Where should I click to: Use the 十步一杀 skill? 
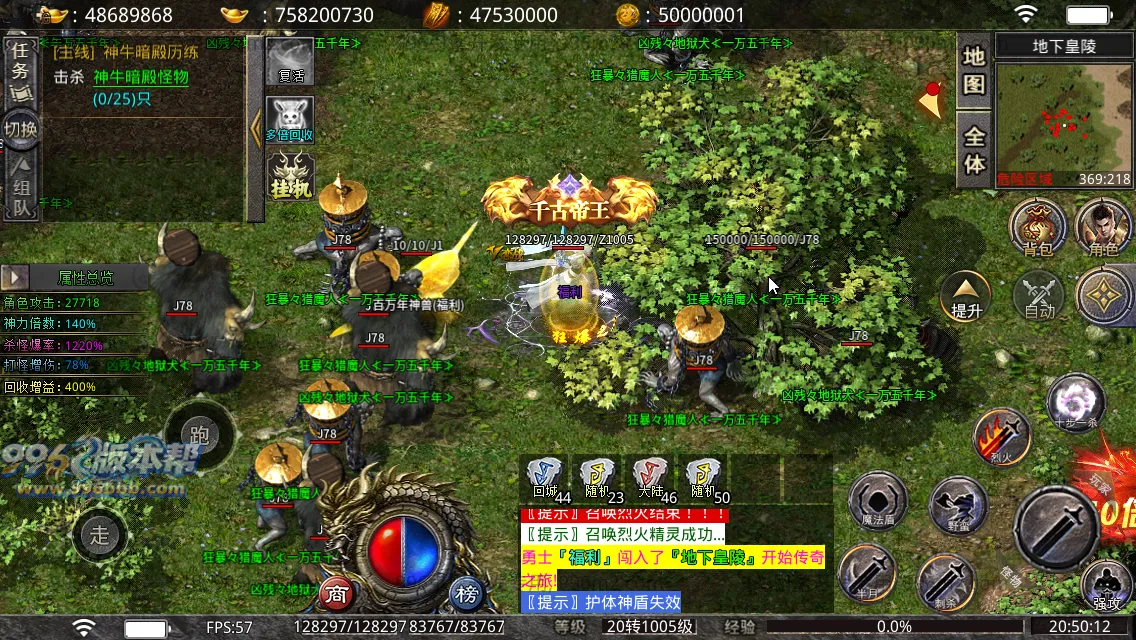coord(1075,402)
